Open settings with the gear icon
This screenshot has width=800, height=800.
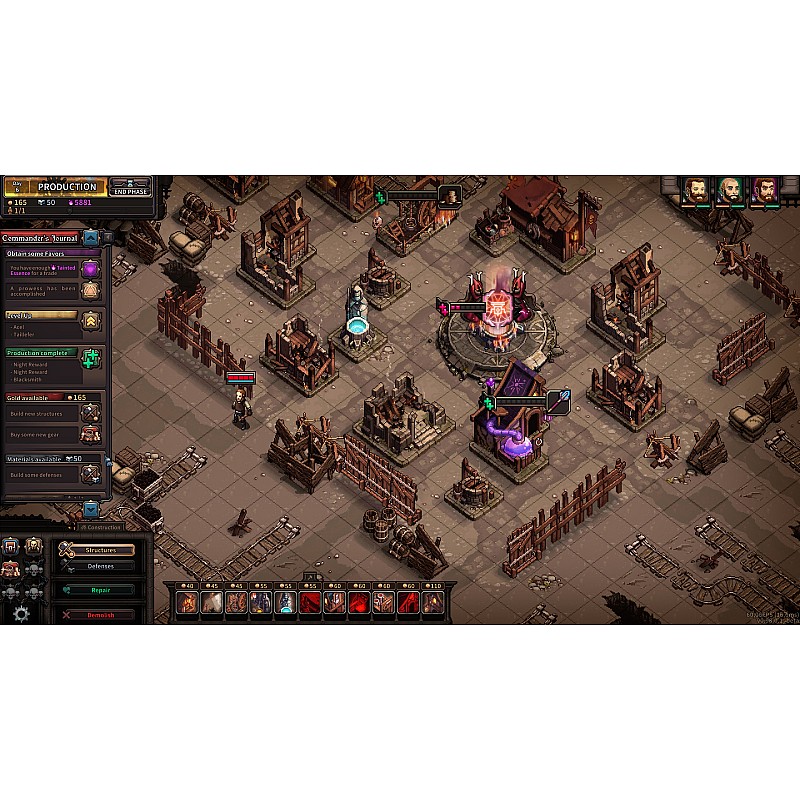(20, 613)
